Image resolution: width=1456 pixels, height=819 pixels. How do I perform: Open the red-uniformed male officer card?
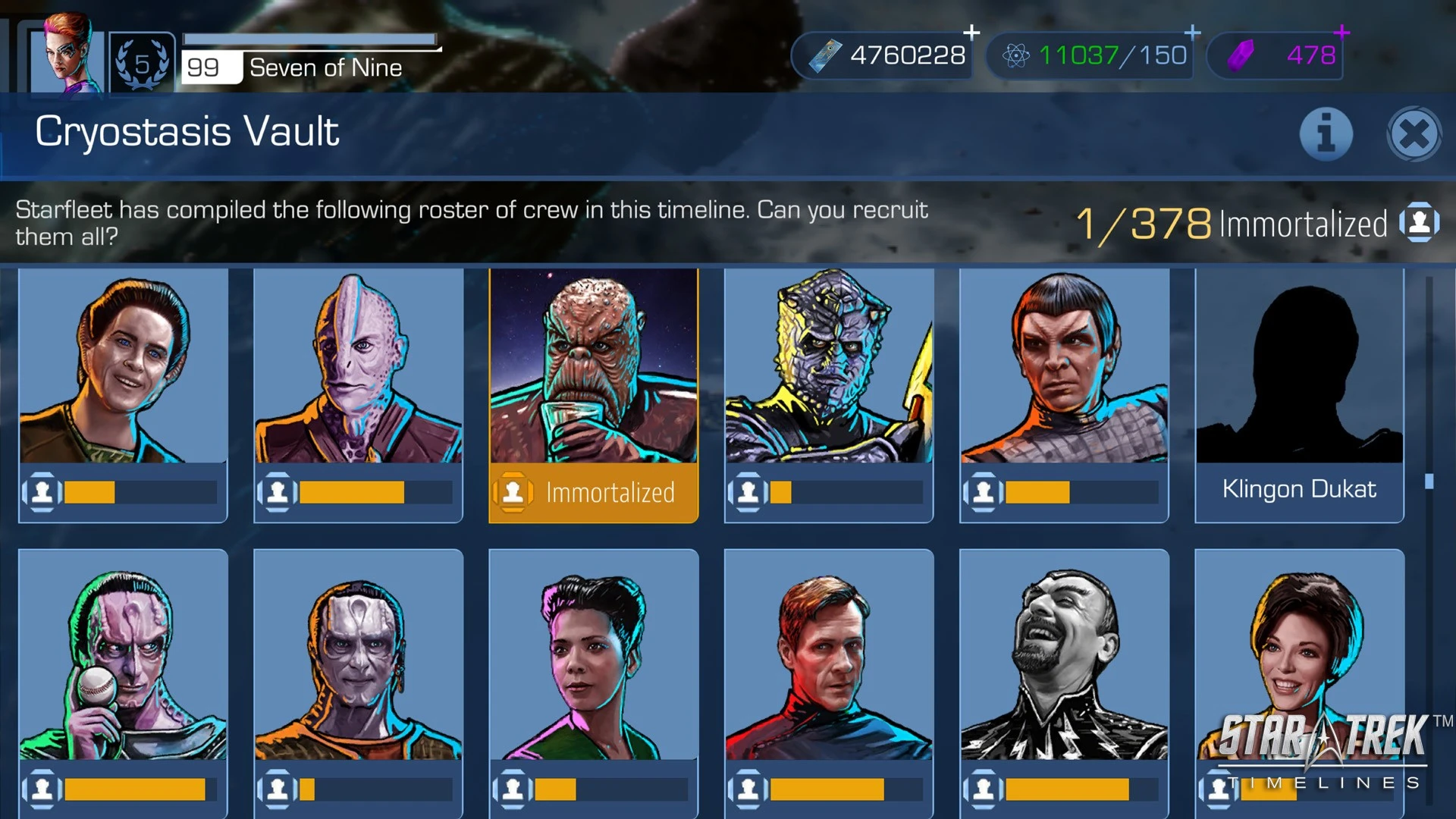point(828,675)
